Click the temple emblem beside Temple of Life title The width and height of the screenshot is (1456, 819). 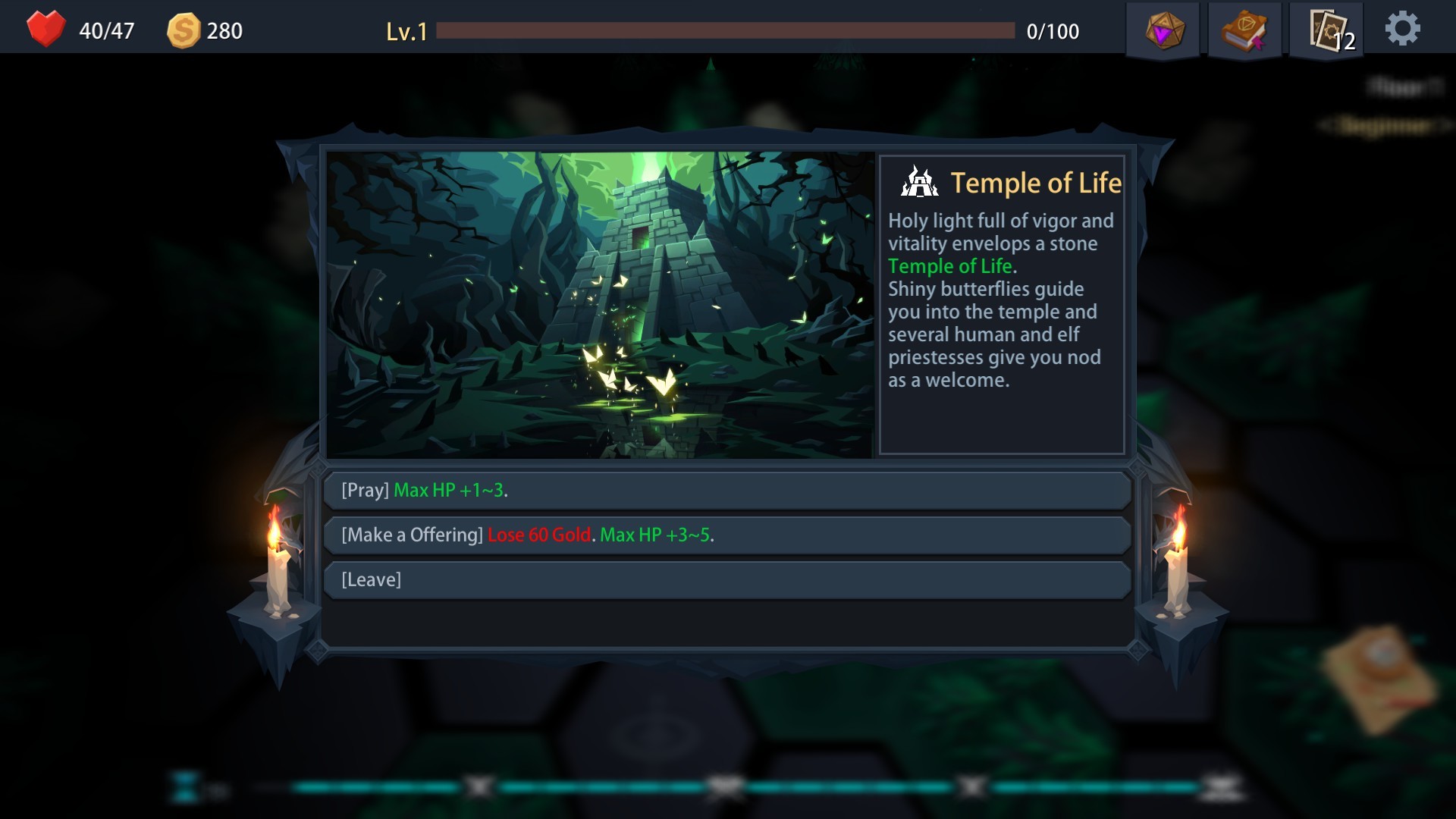point(918,182)
